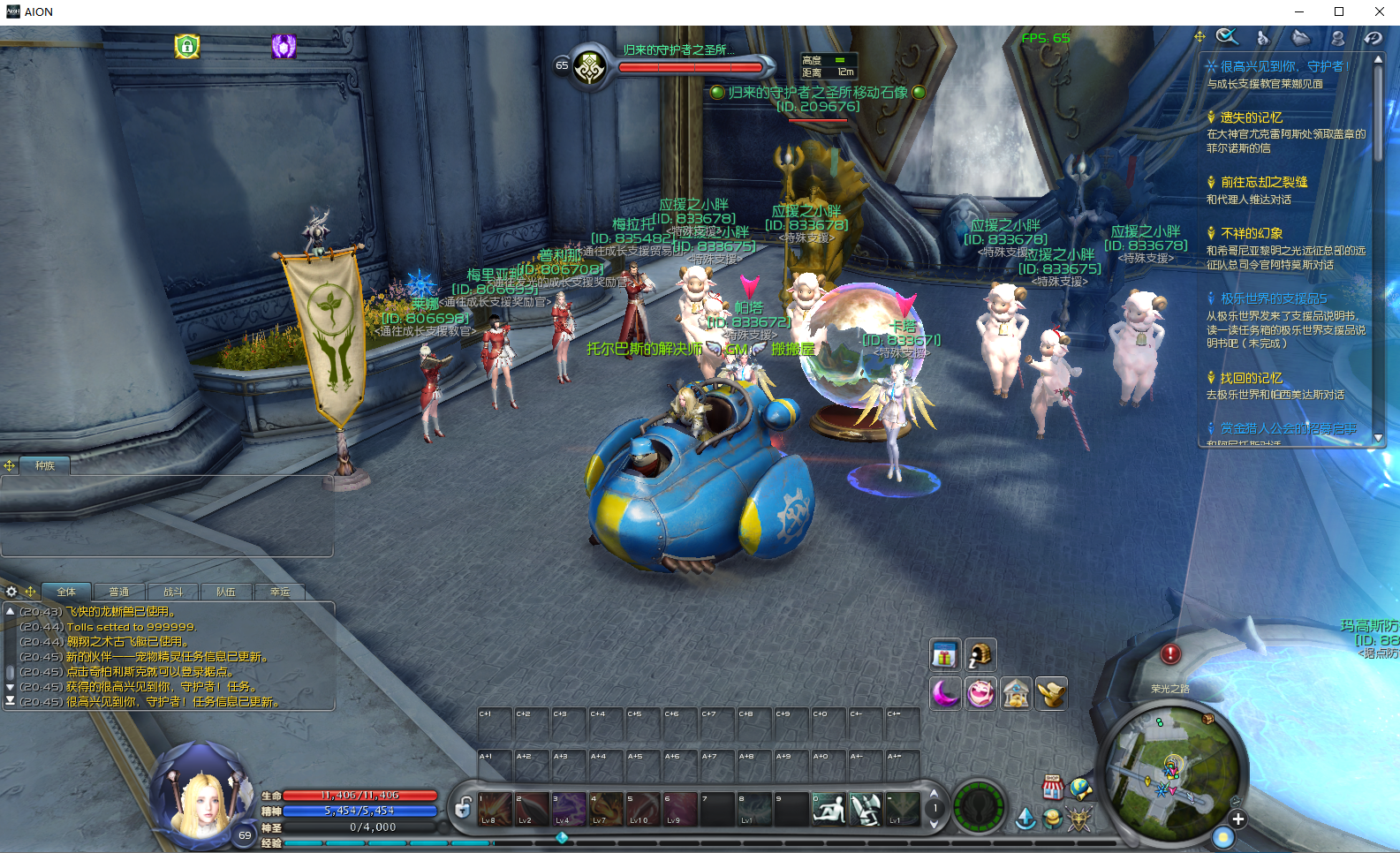Switch to the 战斗 chat tab
Viewport: 1400px width, 853px height.
pos(173,592)
